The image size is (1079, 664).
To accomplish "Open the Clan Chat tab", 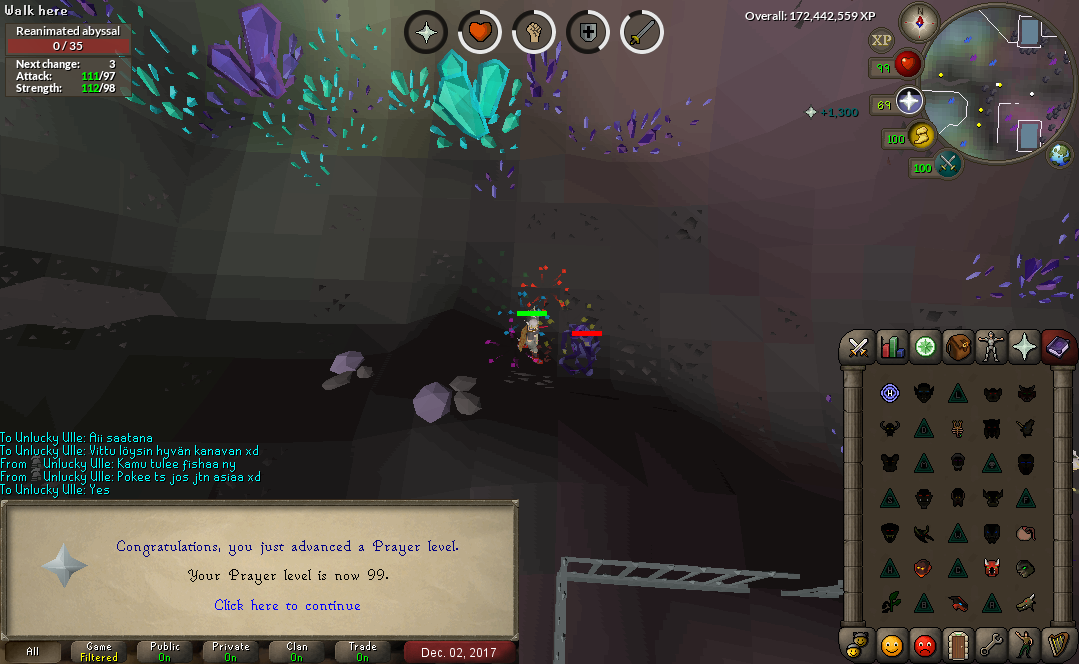I will coord(858,644).
